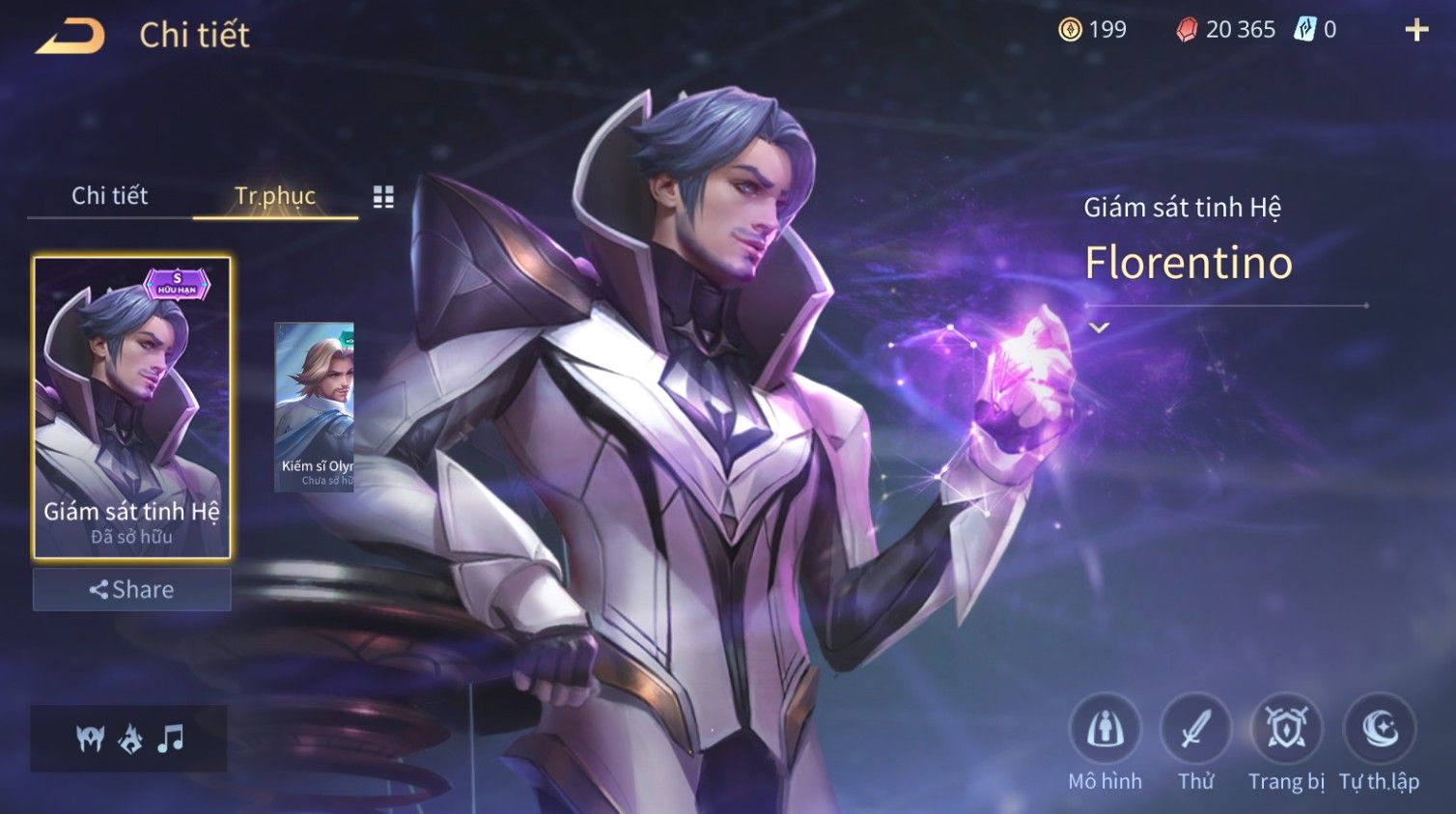This screenshot has width=1456, height=814.
Task: Play the skin's music note sample
Action: (x=171, y=739)
